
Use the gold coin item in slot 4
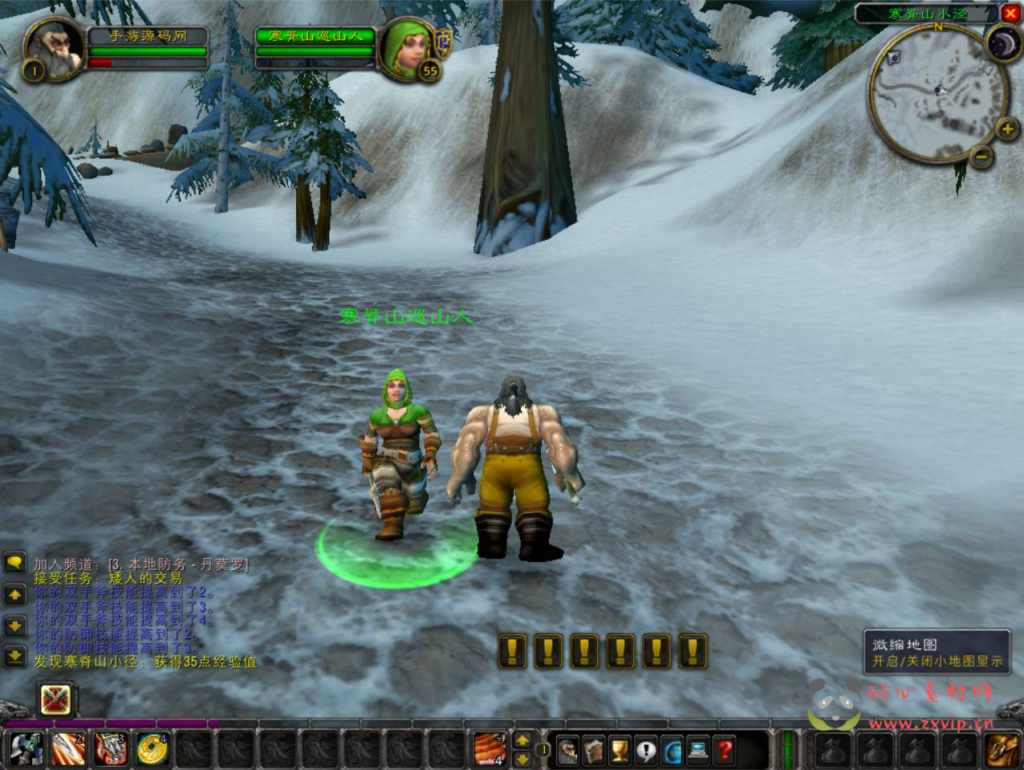pyautogui.click(x=153, y=749)
